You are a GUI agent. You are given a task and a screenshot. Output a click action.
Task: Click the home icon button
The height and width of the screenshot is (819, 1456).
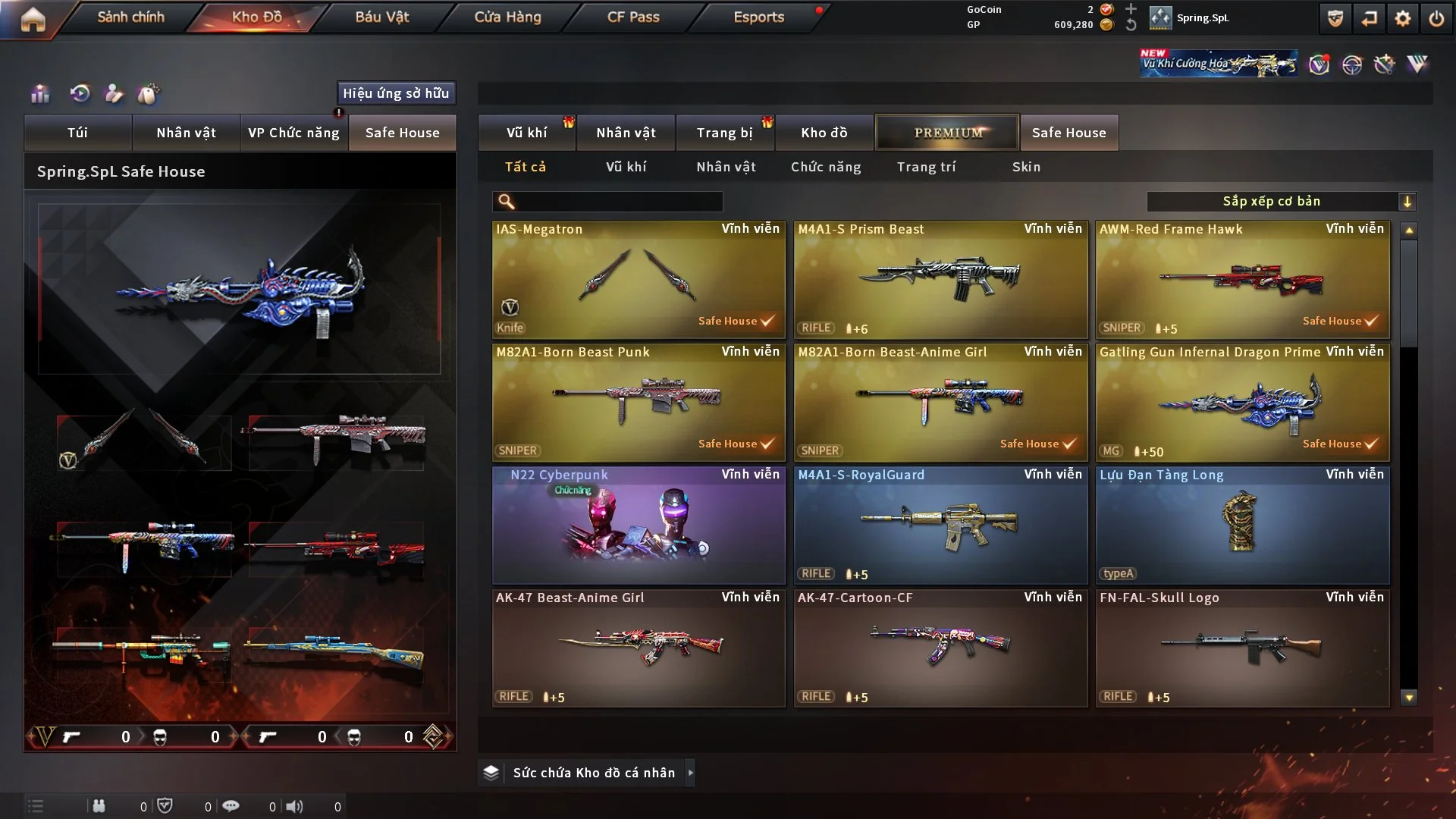[x=33, y=19]
